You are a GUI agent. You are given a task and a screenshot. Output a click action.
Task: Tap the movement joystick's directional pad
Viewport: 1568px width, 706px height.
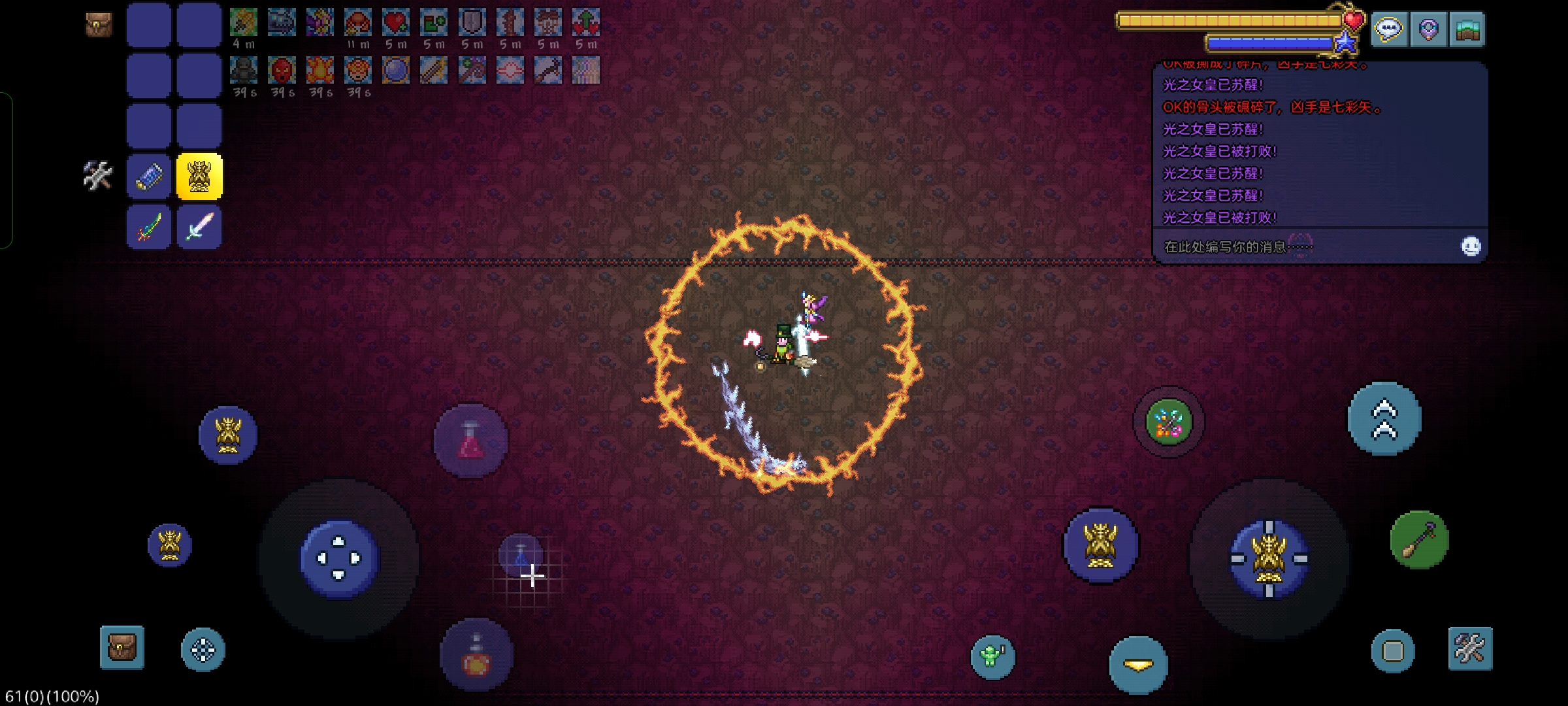(339, 559)
